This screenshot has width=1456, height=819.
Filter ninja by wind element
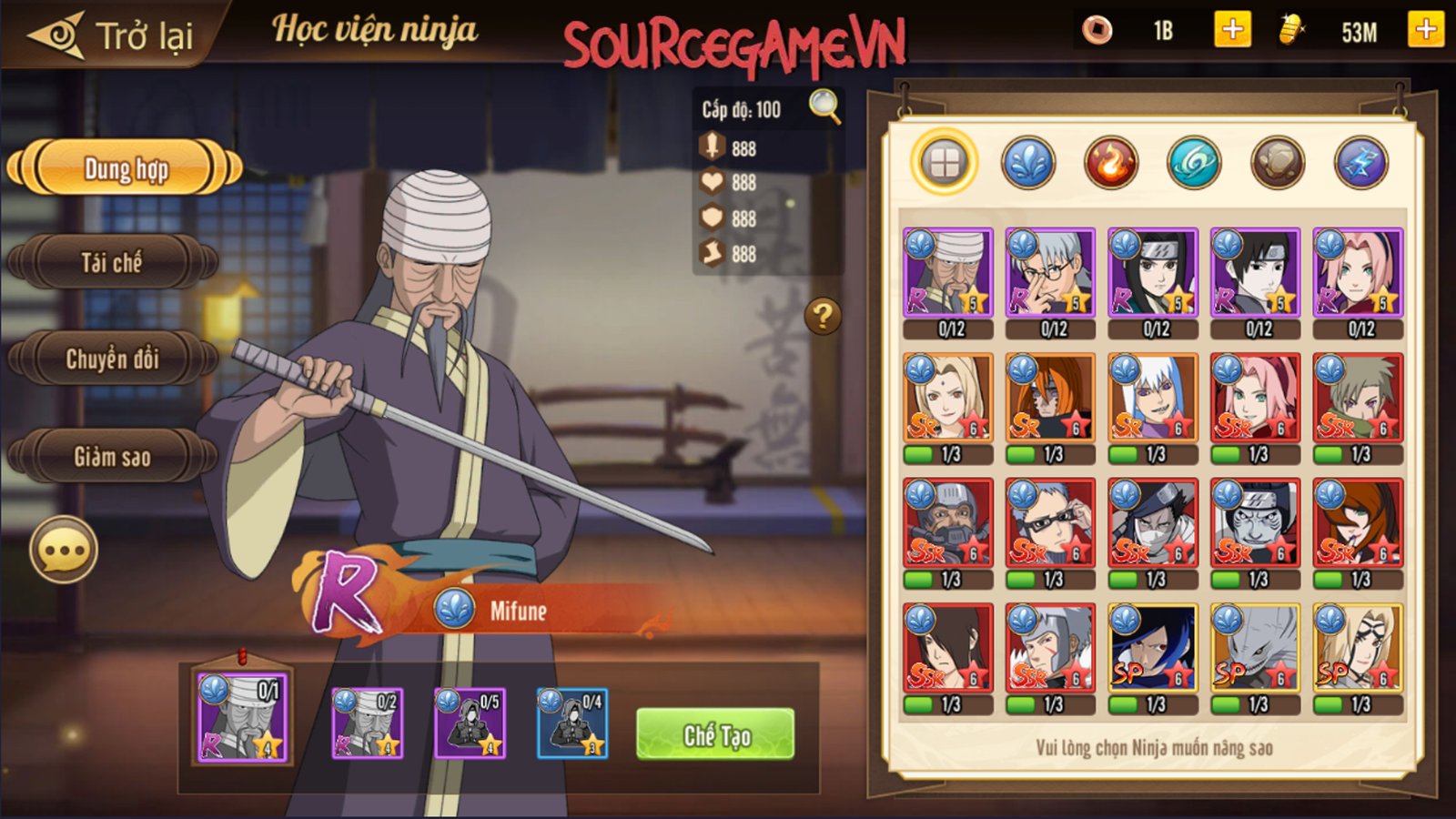[1193, 164]
